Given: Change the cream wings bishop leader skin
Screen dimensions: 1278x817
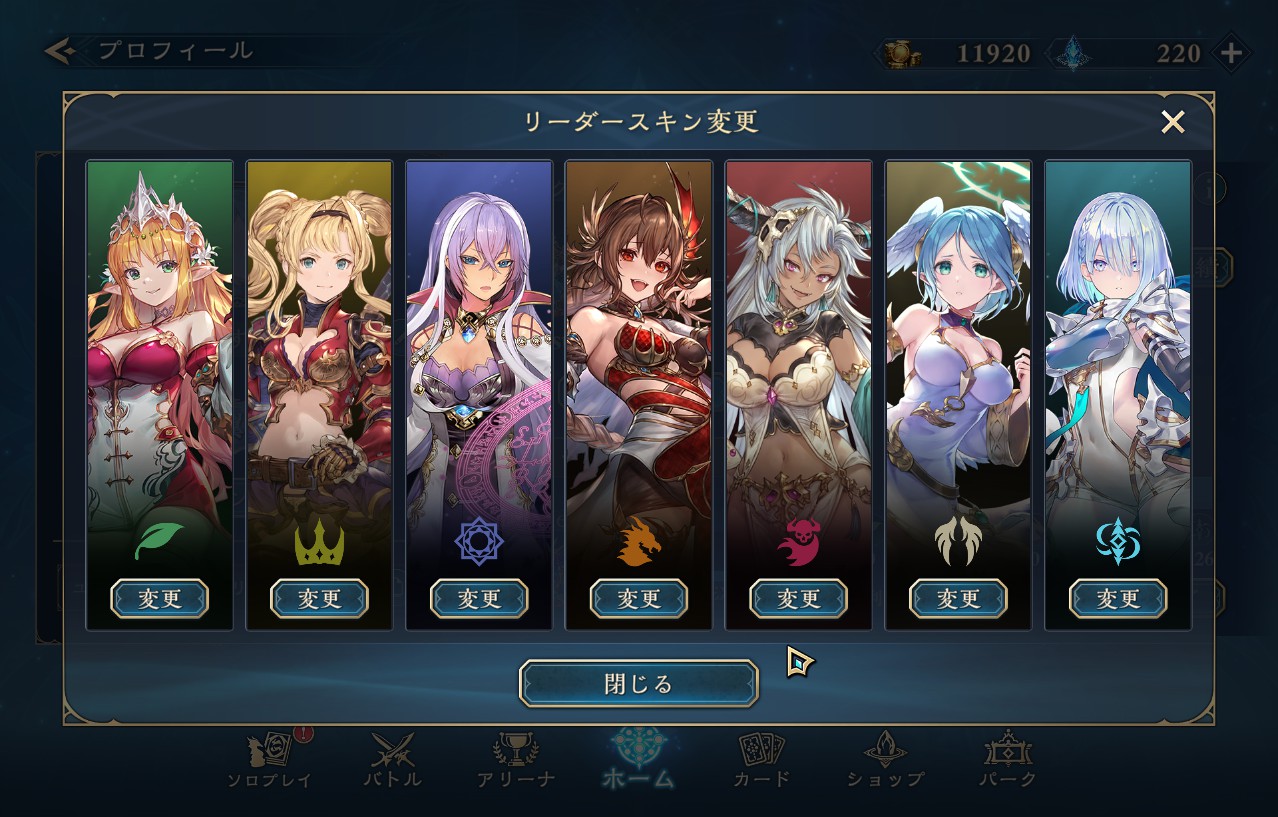Looking at the screenshot, I should point(958,599).
